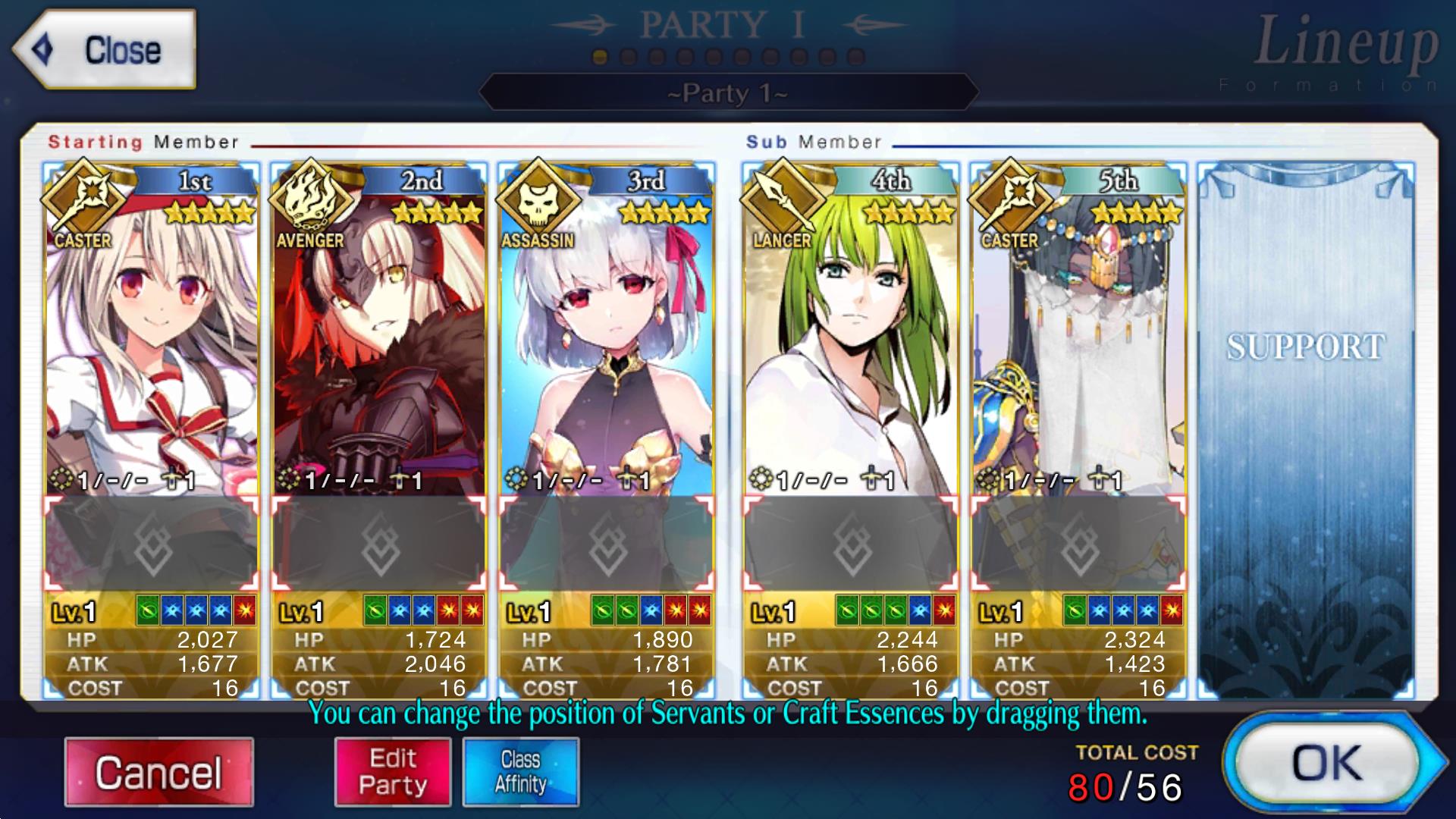Open the Avenger's empty Craft Essence slot
Screen dimensions: 1456x819
[378, 544]
